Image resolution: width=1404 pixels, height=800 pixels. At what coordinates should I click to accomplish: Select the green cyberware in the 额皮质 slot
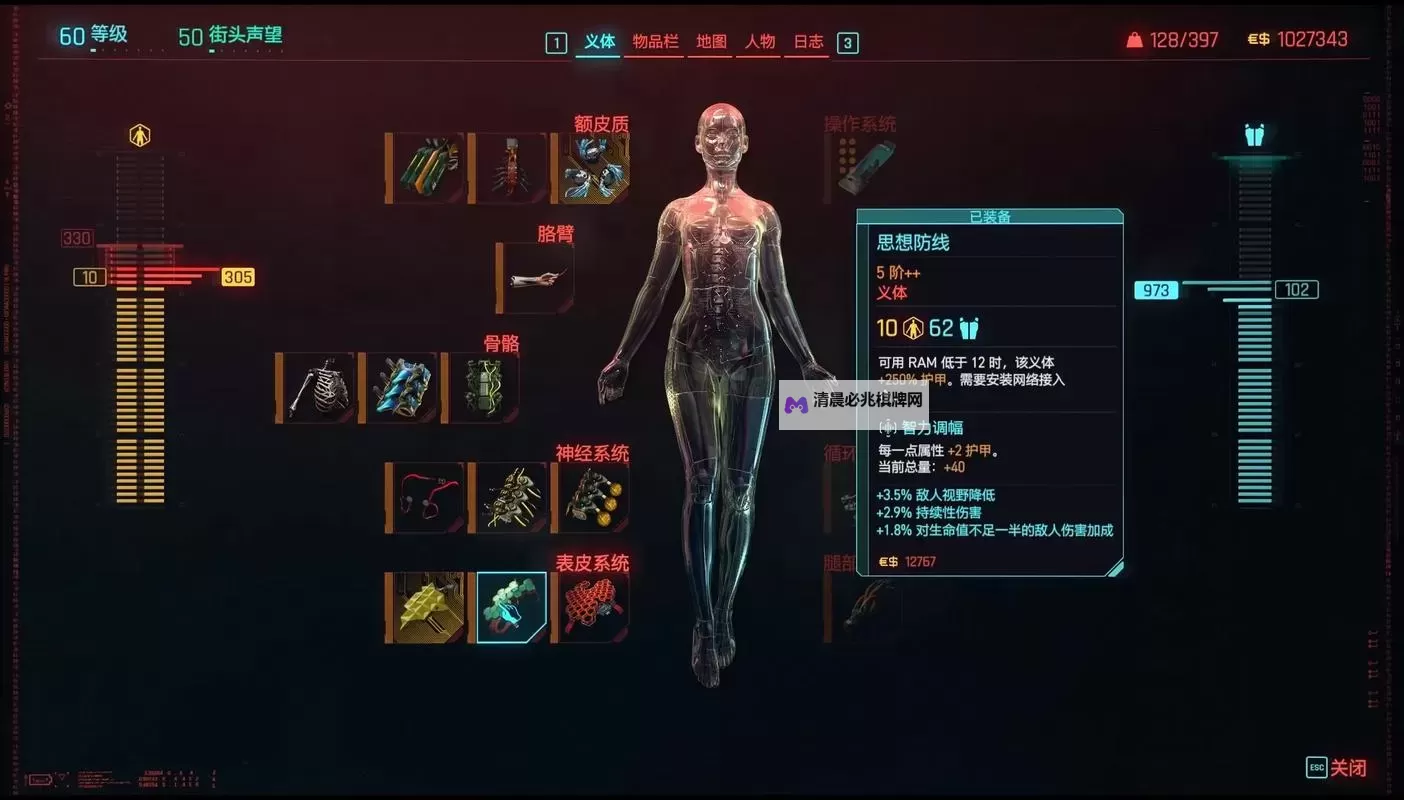[x=424, y=167]
